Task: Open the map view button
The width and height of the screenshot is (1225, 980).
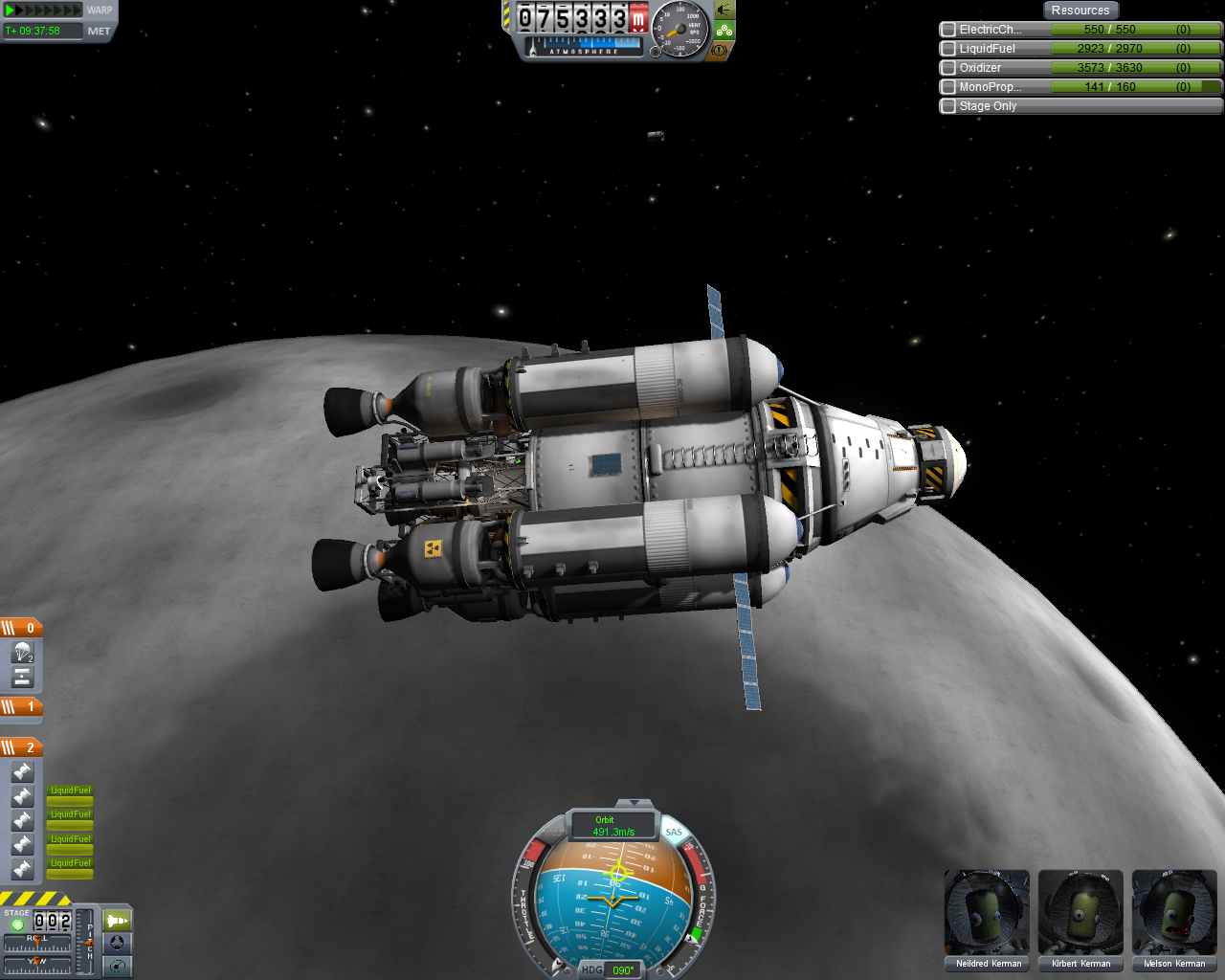Action: [117, 966]
